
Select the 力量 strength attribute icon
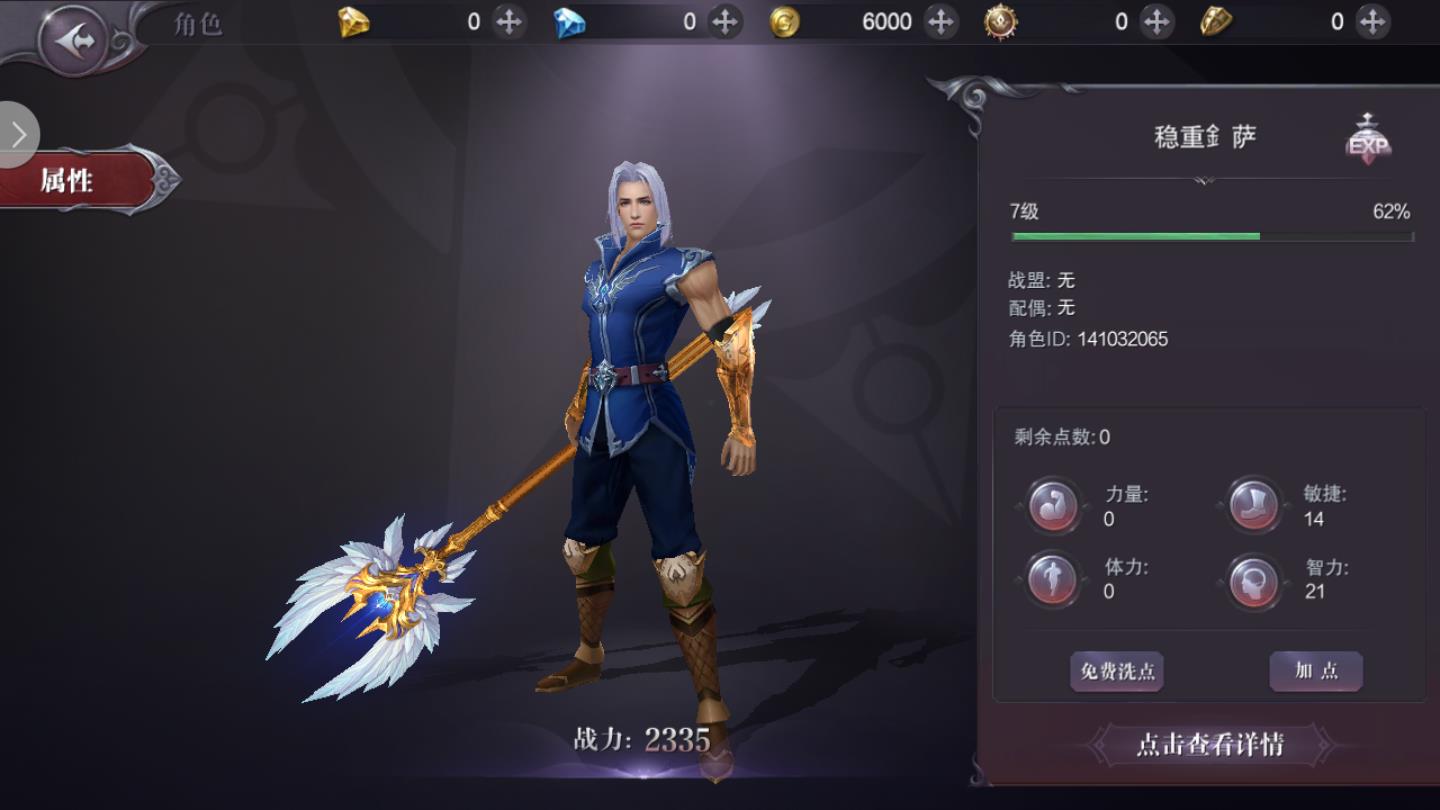pos(1054,506)
